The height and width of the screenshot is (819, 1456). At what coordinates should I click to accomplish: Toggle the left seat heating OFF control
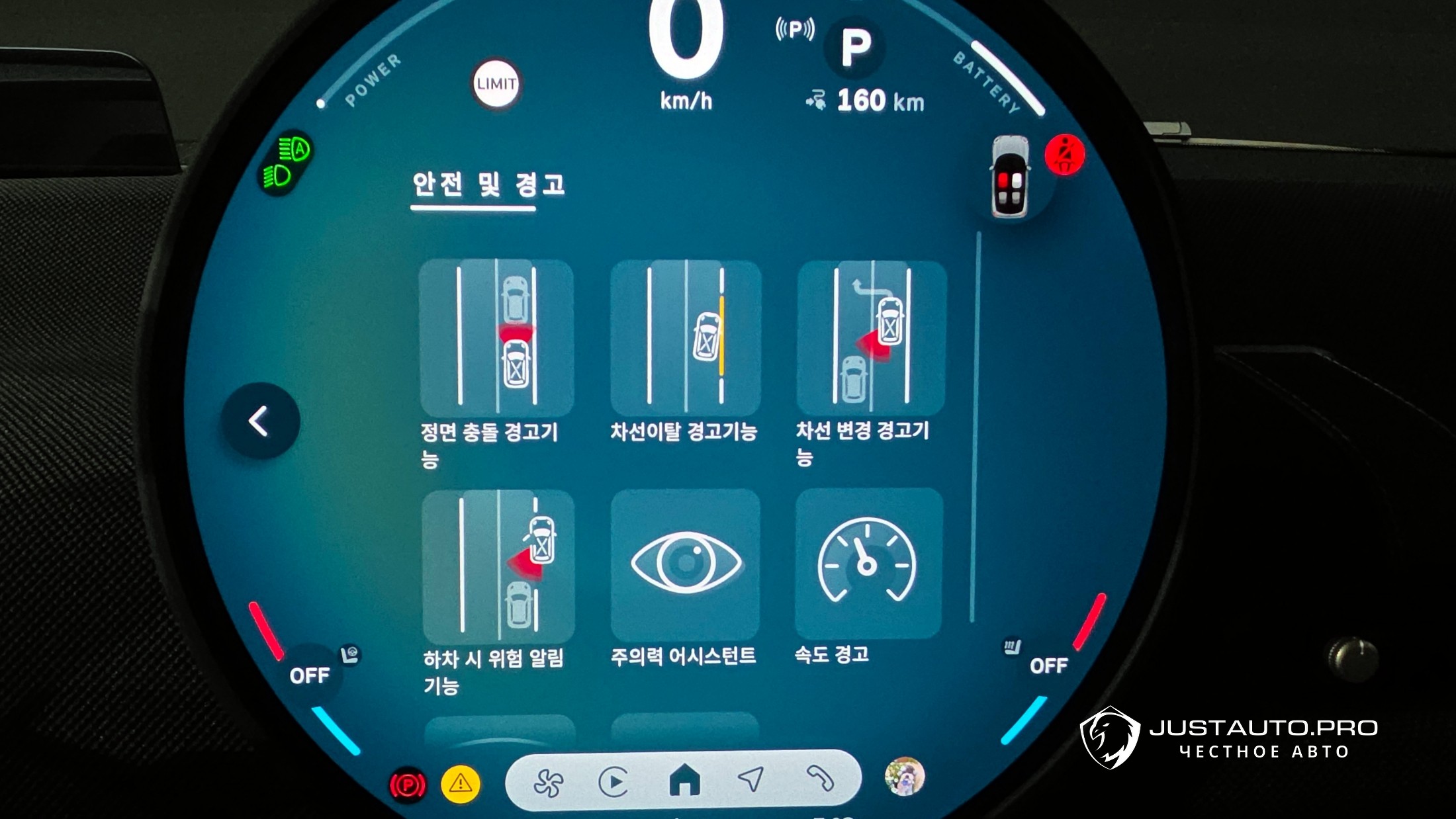pyautogui.click(x=310, y=675)
